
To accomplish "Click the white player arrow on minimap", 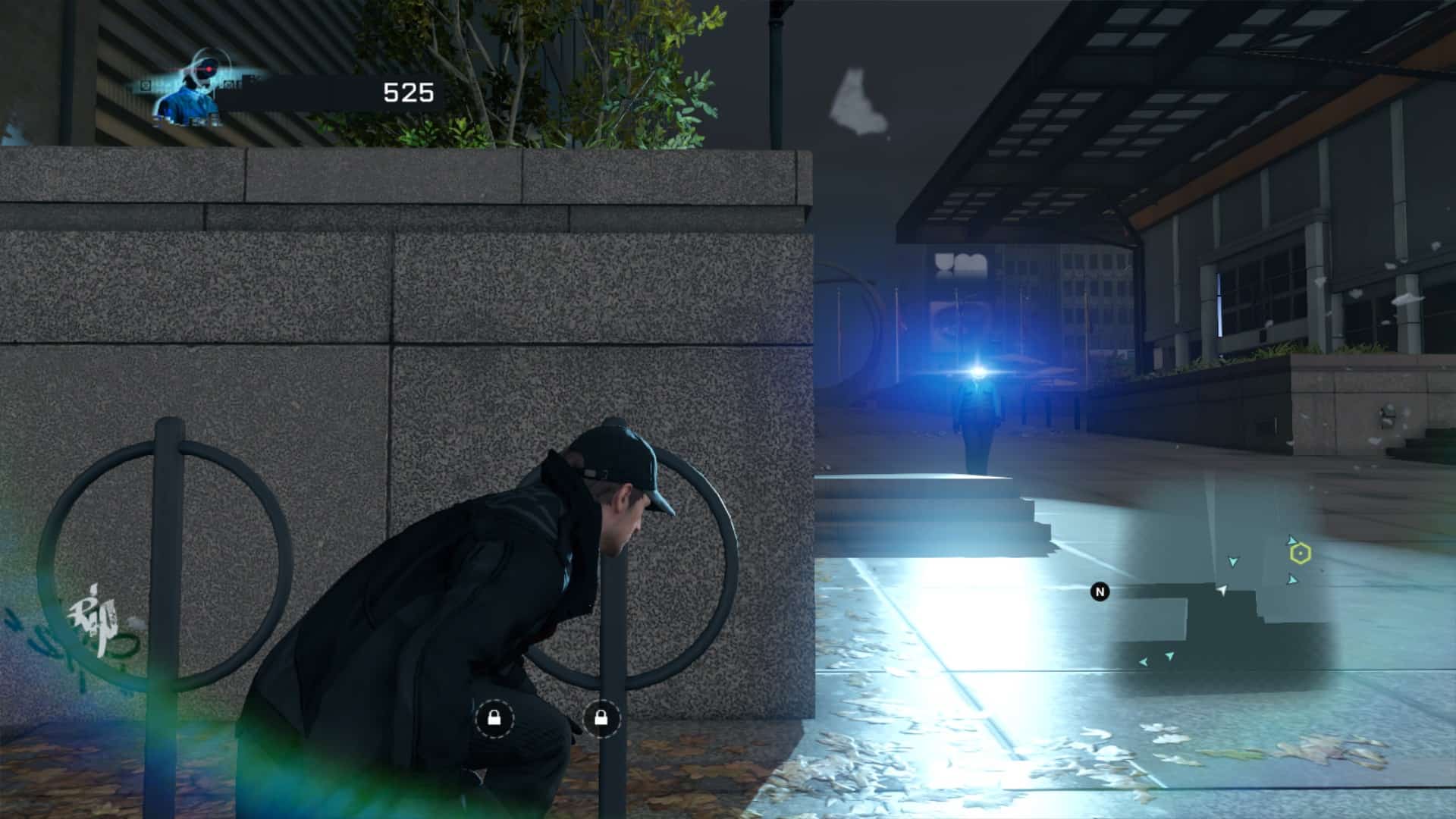I will [x=1222, y=590].
